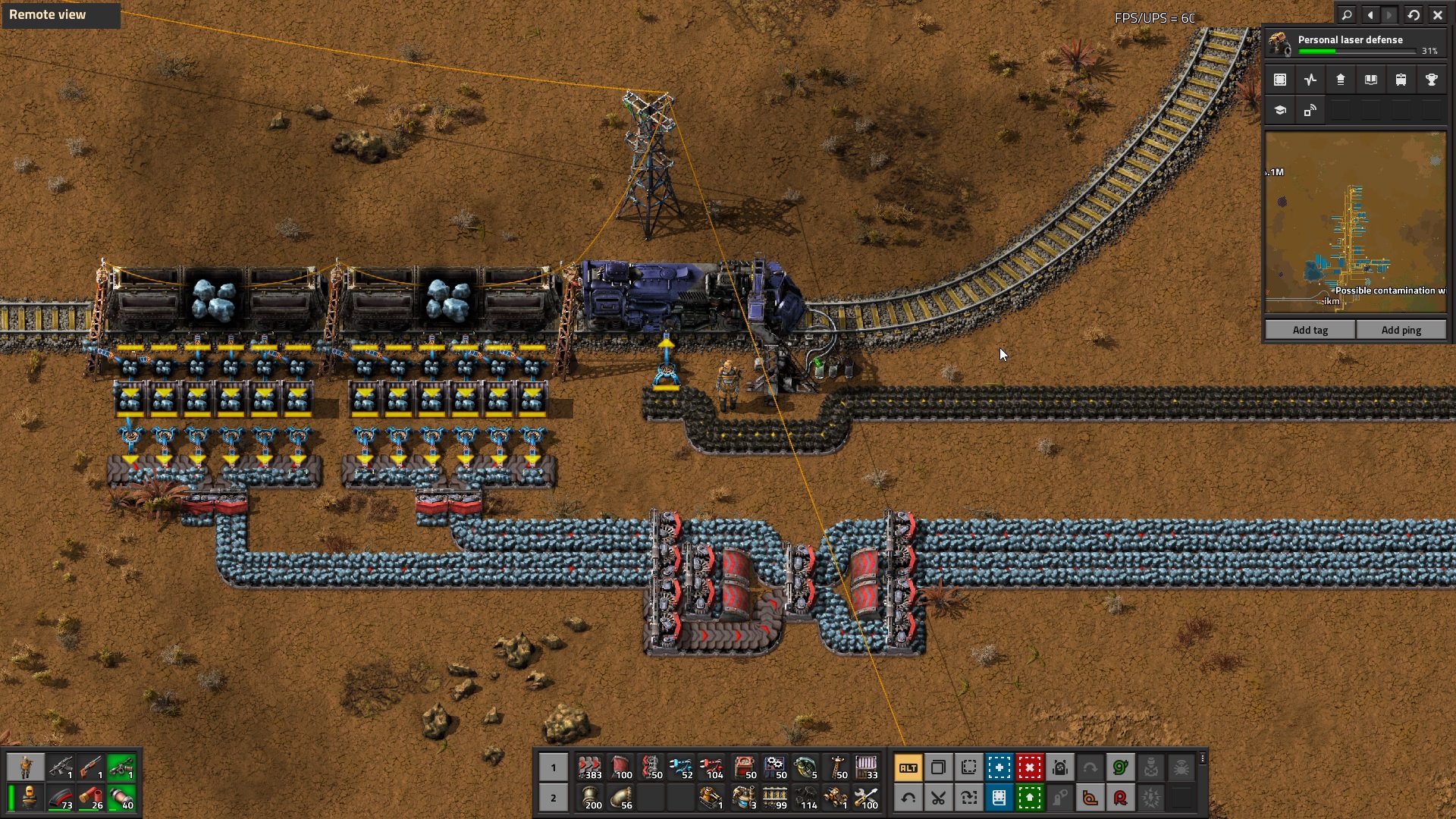Image resolution: width=1456 pixels, height=819 pixels.
Task: Toggle the ALT mode button
Action: [908, 767]
